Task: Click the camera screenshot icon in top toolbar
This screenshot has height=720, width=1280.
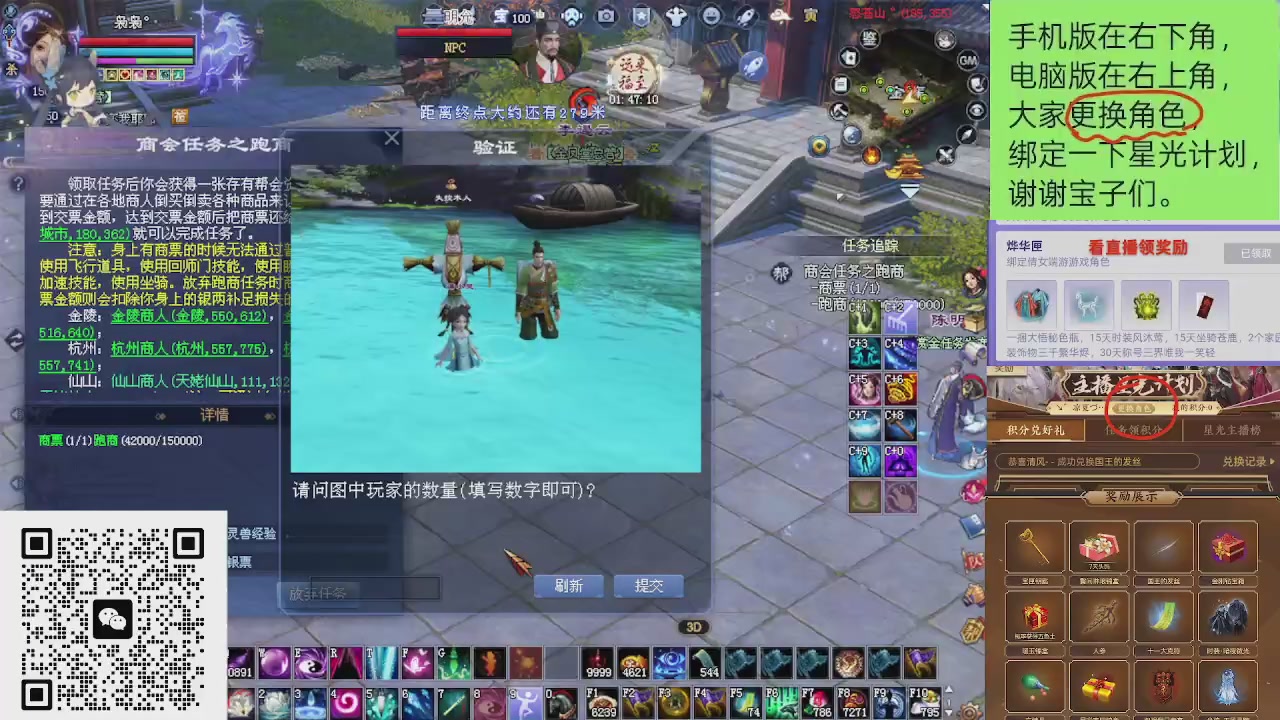Action: tap(606, 15)
